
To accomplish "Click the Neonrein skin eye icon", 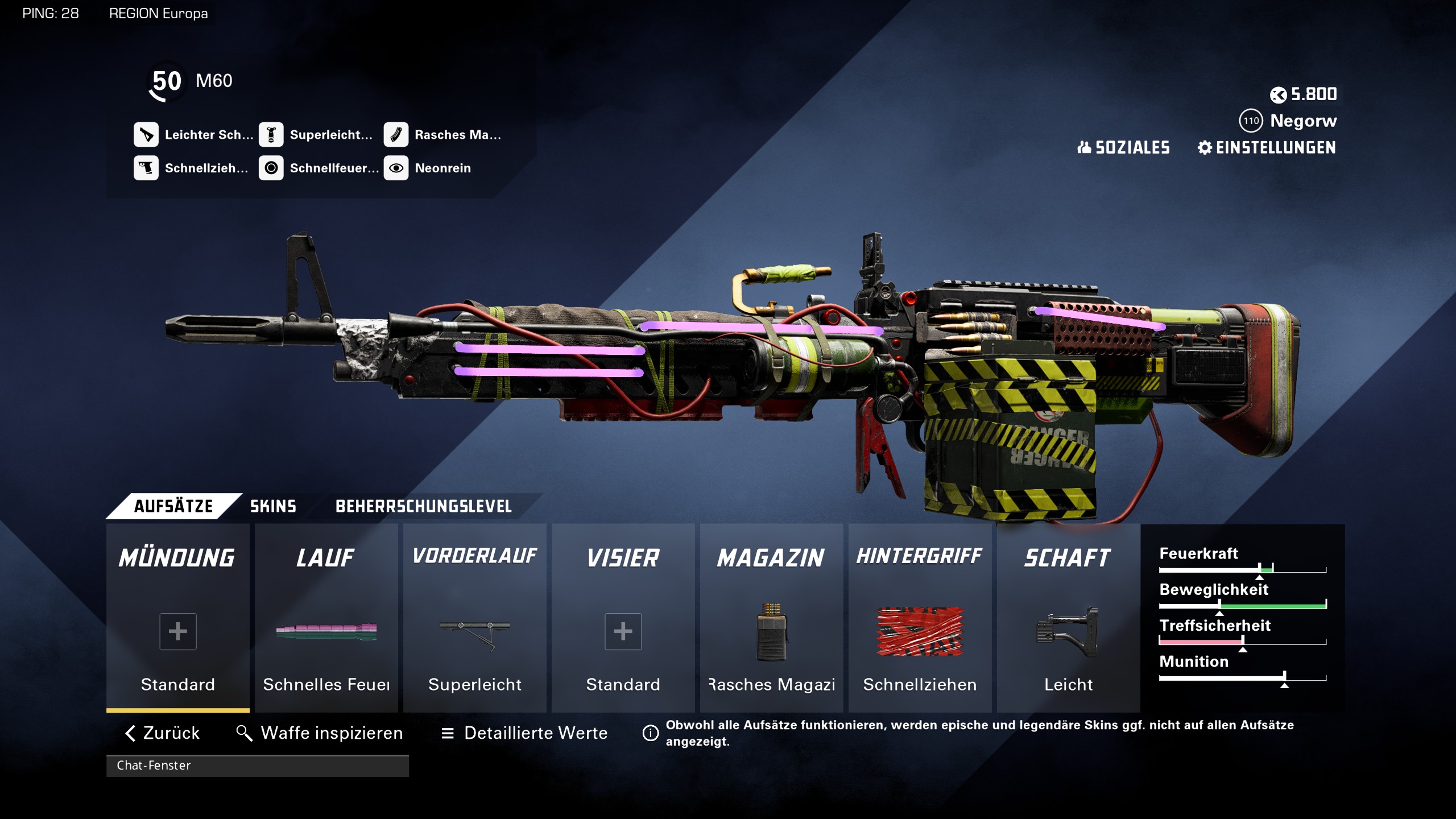I will 397,168.
